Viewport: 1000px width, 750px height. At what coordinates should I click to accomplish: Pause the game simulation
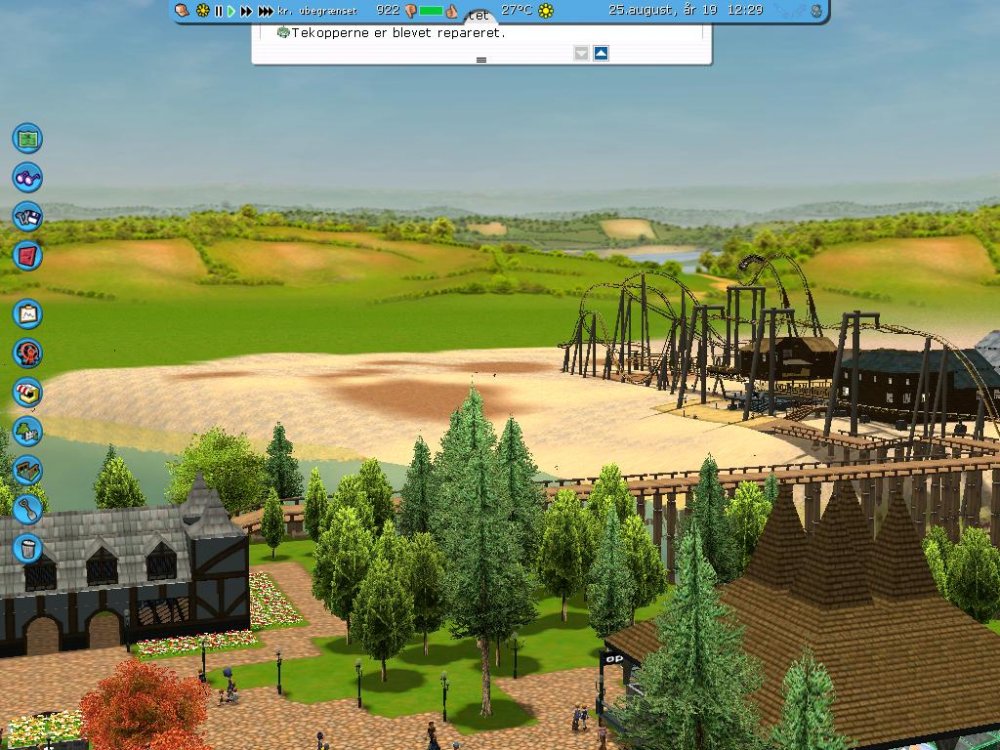[x=218, y=11]
